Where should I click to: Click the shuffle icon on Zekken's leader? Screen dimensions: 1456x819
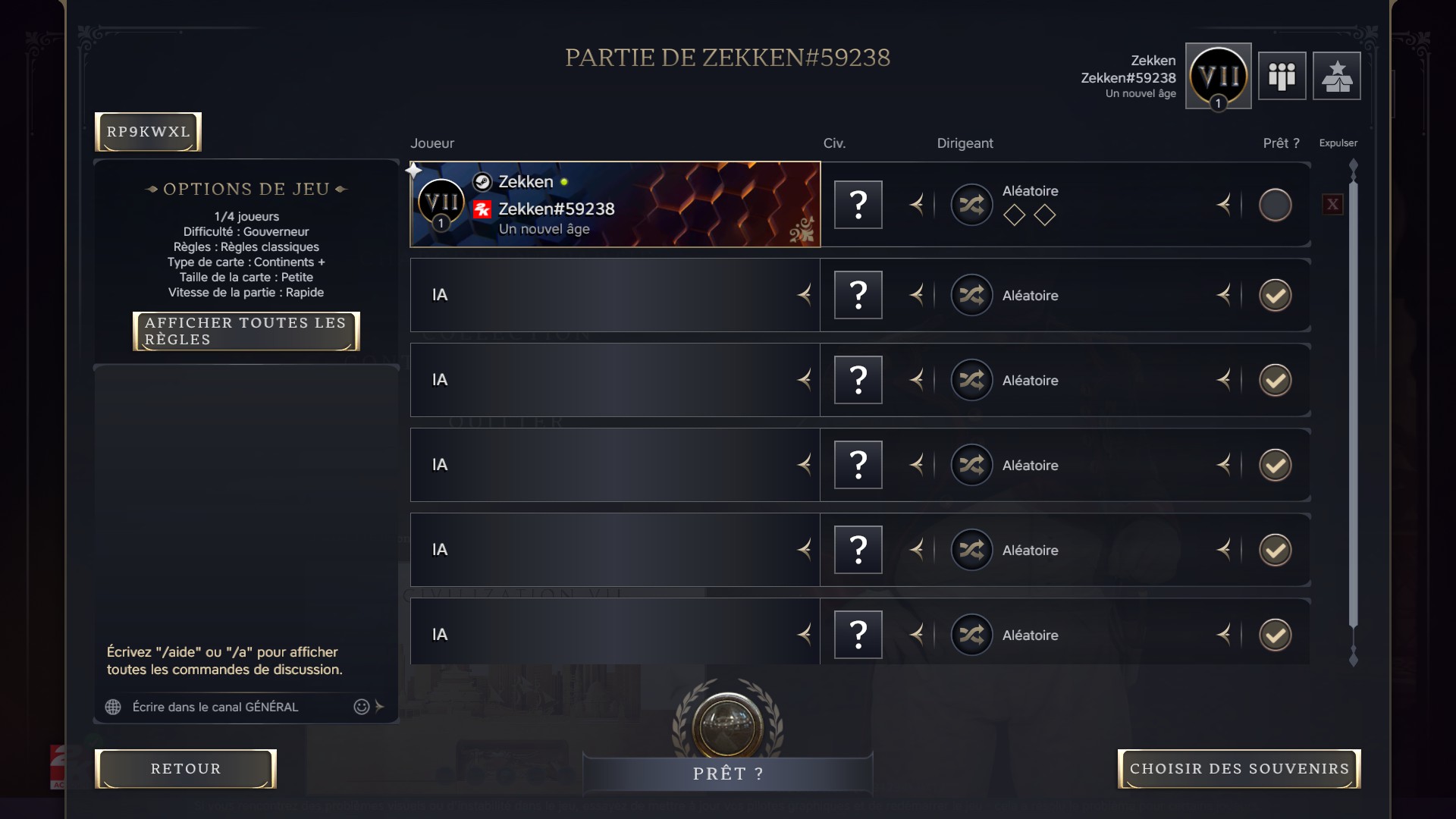pos(972,204)
